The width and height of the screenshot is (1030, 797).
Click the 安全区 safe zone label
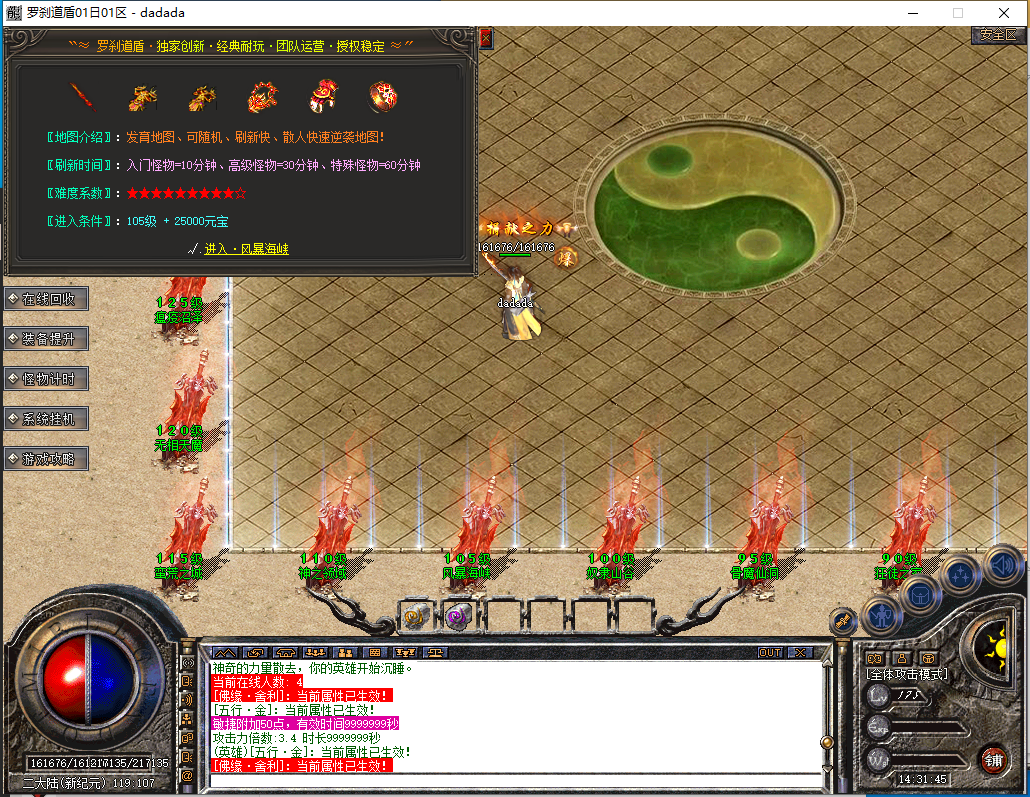tap(997, 35)
